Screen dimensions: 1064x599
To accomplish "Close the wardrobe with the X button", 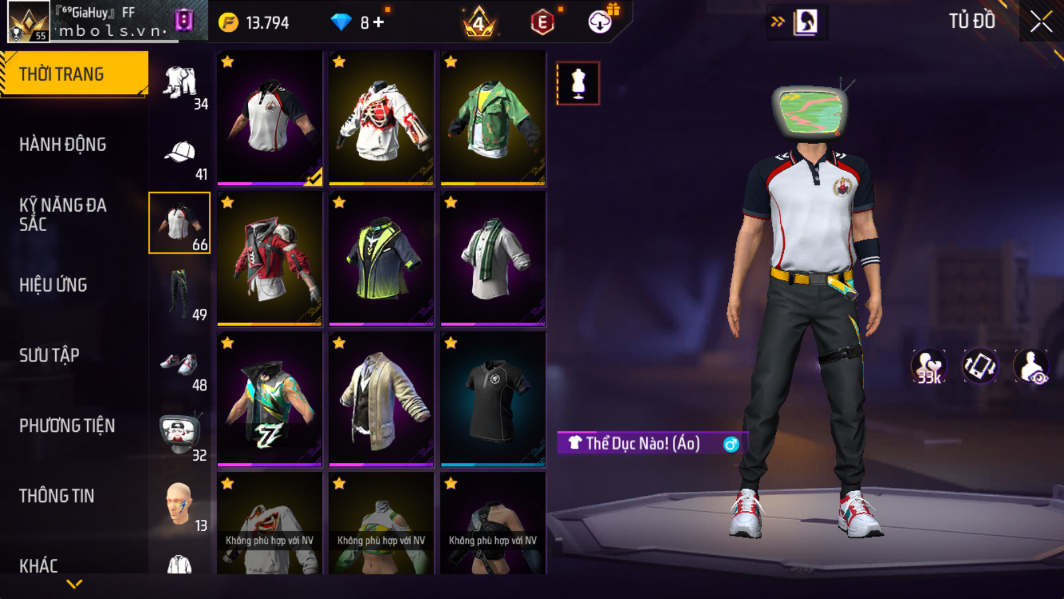I will [x=1041, y=22].
